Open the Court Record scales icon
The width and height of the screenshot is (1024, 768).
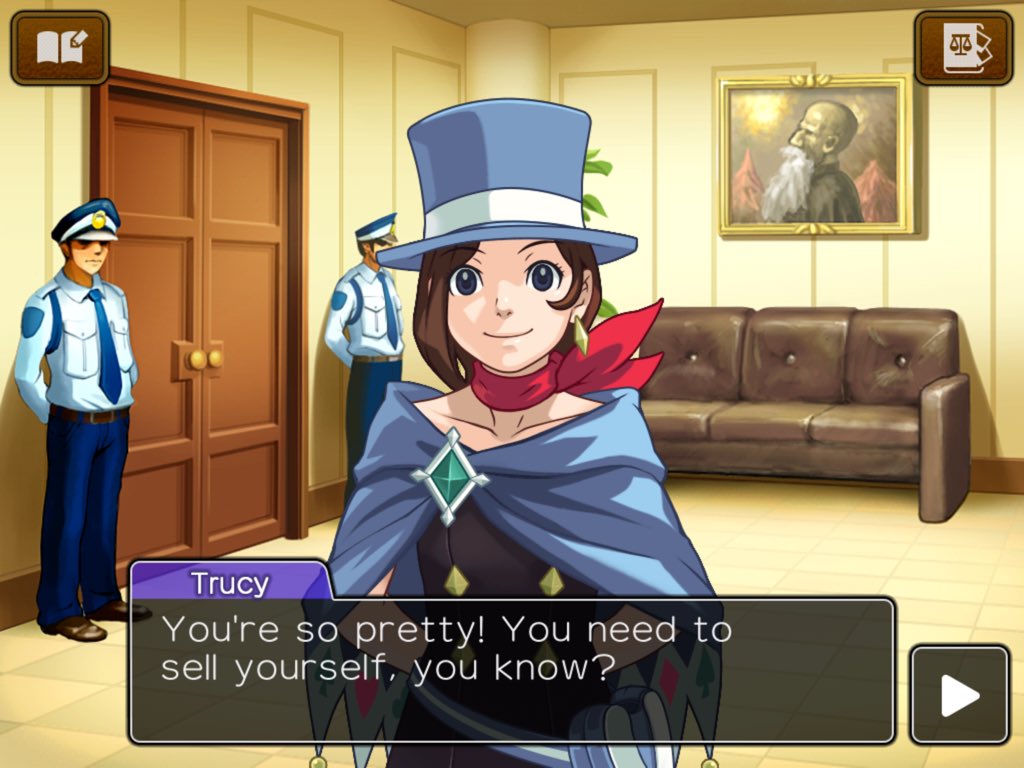click(x=963, y=47)
